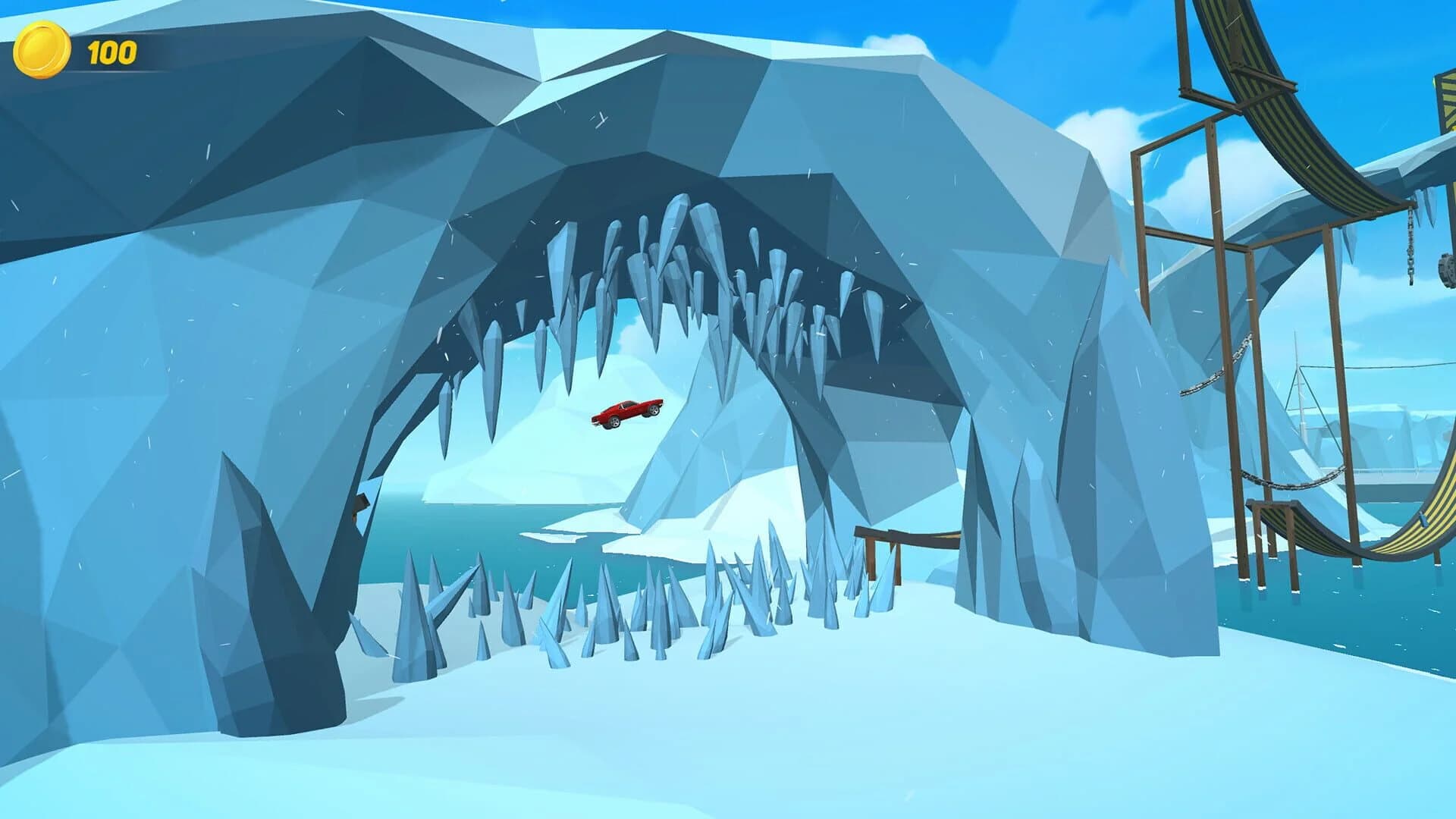Tap the tall ice stalagmite on the left
1456x819 pixels.
258,569
